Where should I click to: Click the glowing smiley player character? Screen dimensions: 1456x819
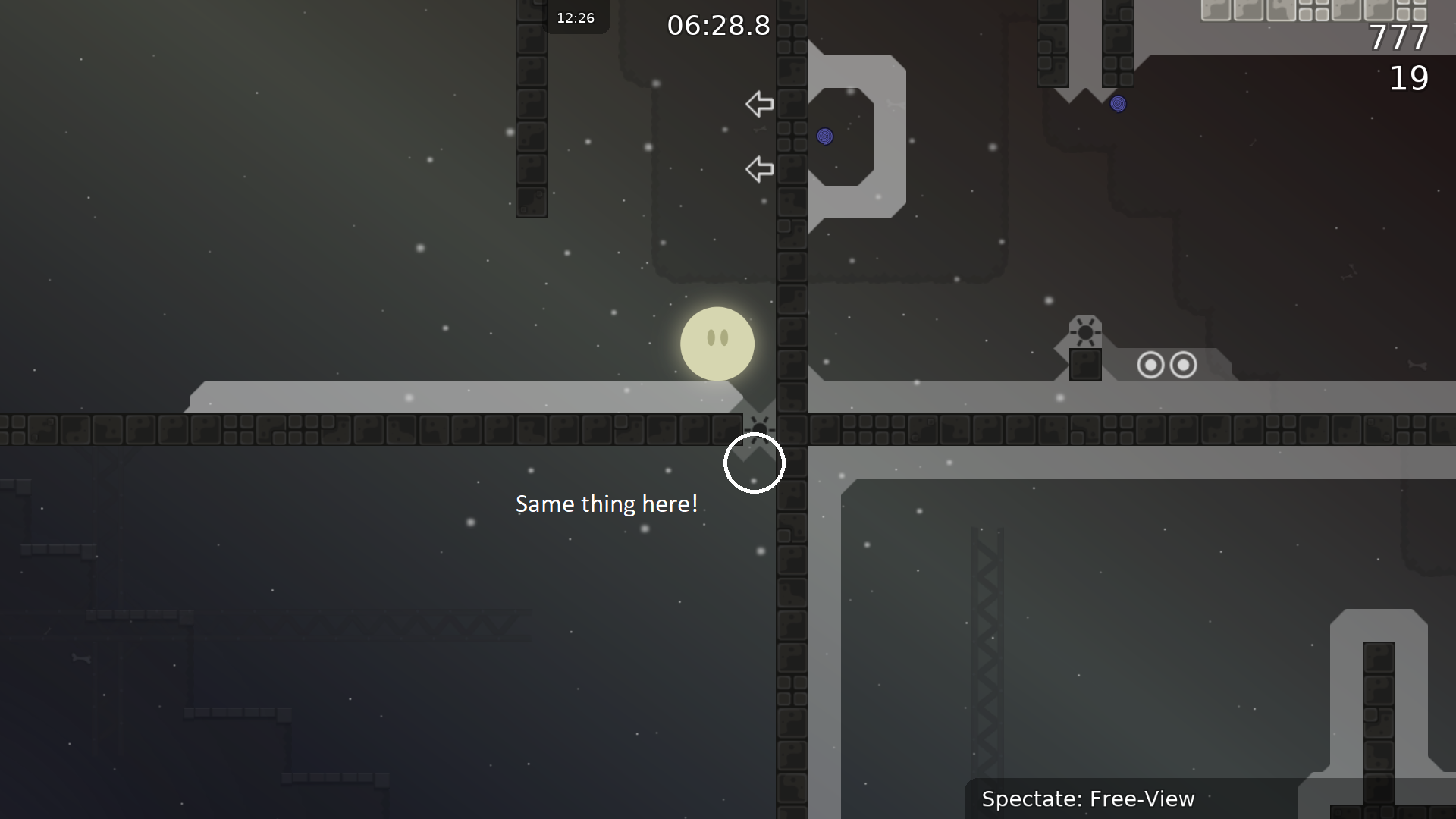click(x=717, y=344)
